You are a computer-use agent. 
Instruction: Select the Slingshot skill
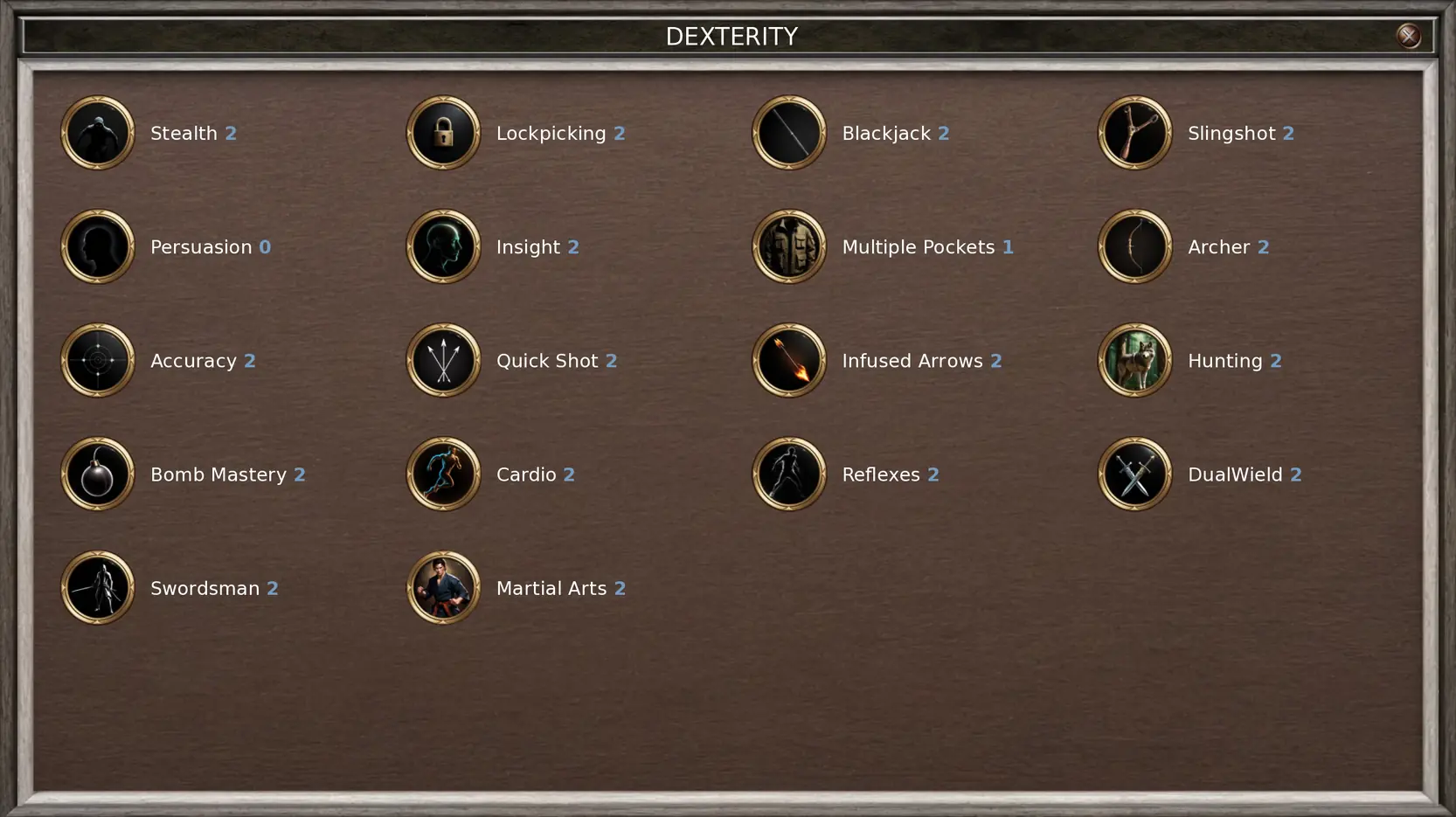pyautogui.click(x=1134, y=133)
